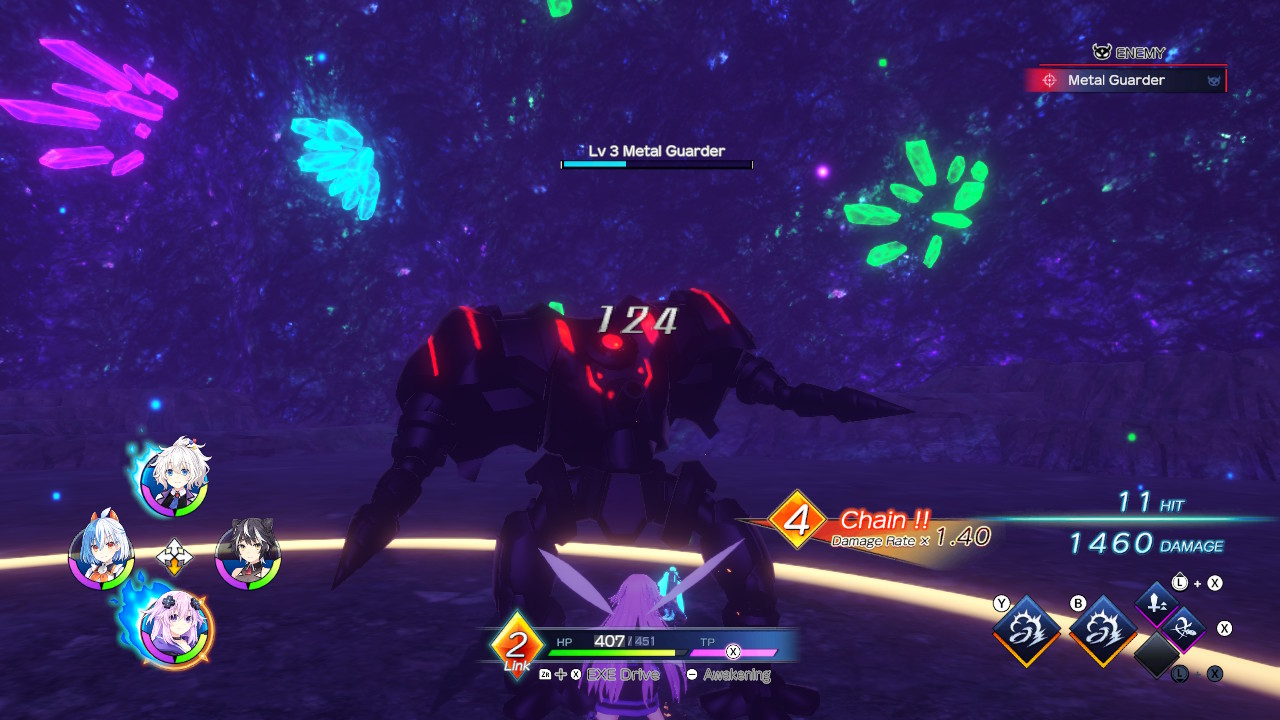Click the X button icon on the TP gauge
This screenshot has height=720, width=1280.
[x=734, y=652]
